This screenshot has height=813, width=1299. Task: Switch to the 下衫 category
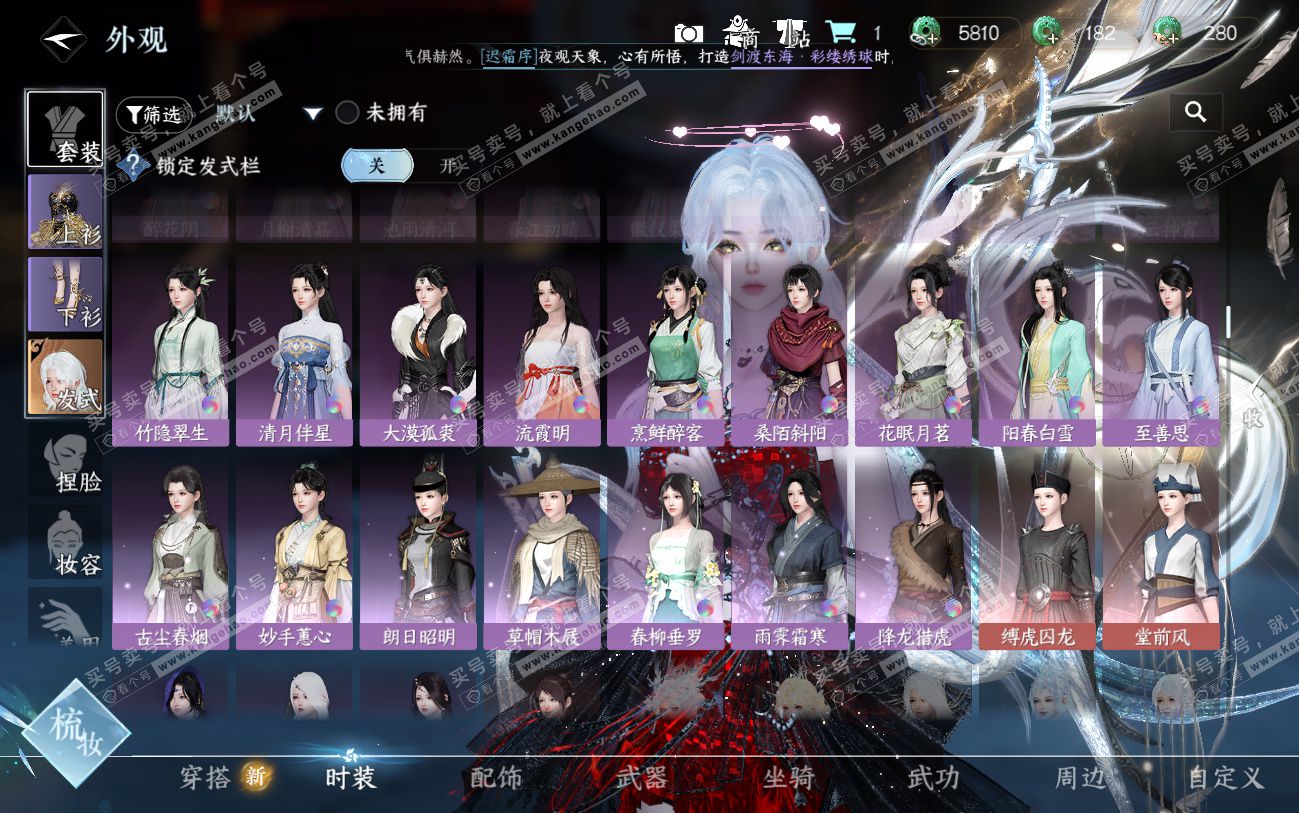65,294
